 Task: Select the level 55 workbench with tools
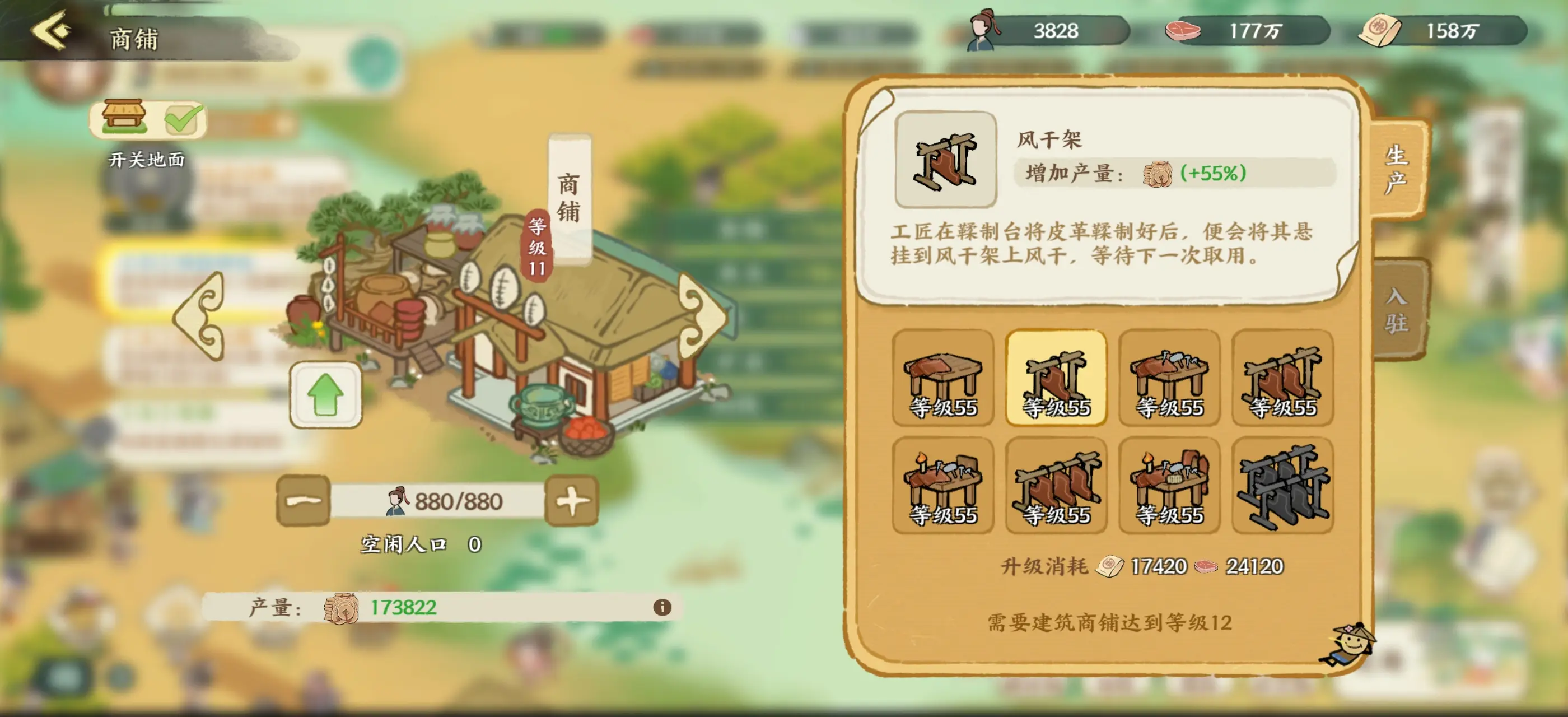click(1169, 374)
